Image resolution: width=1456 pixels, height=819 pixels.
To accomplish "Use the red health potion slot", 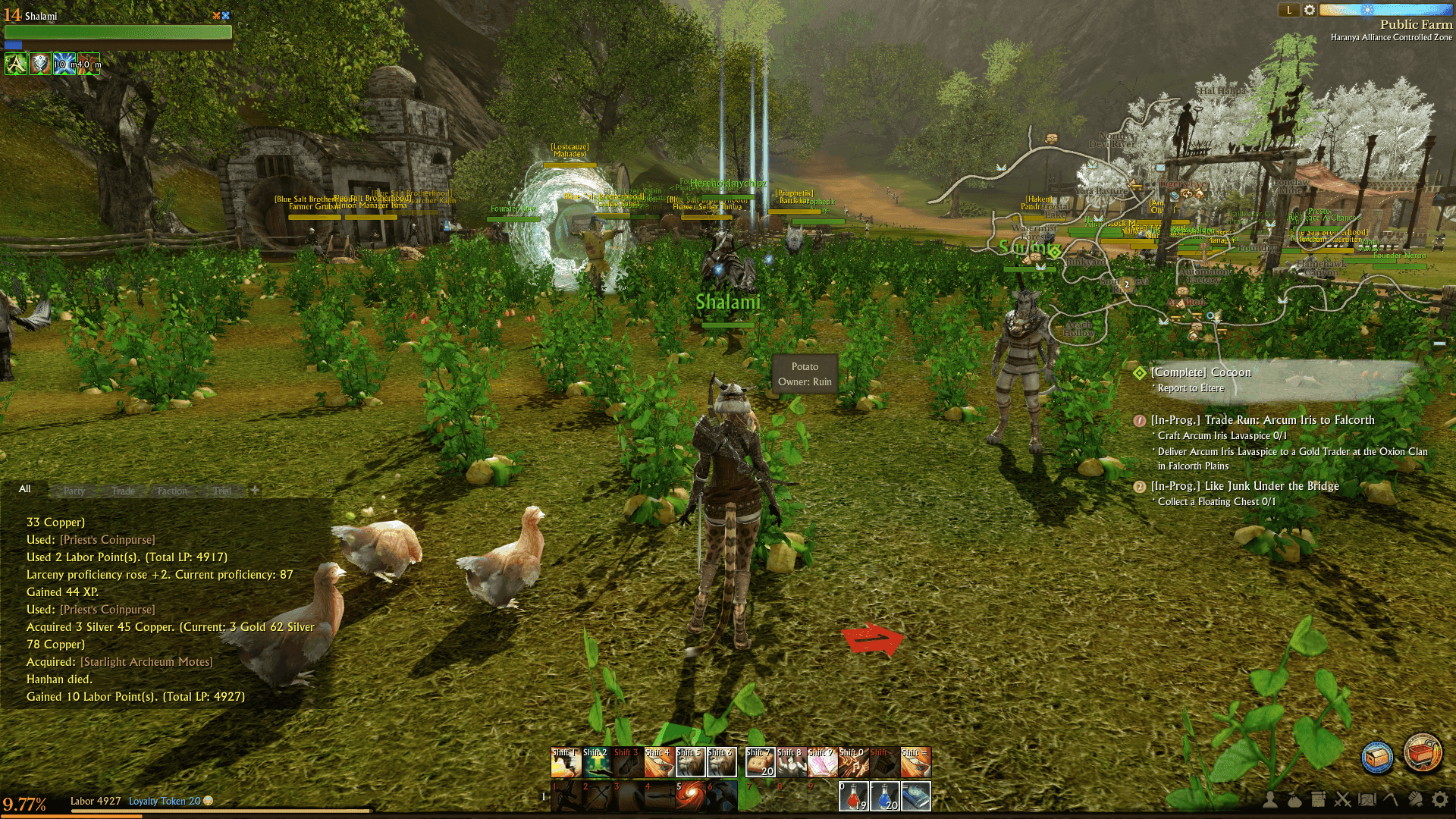I will point(853,796).
